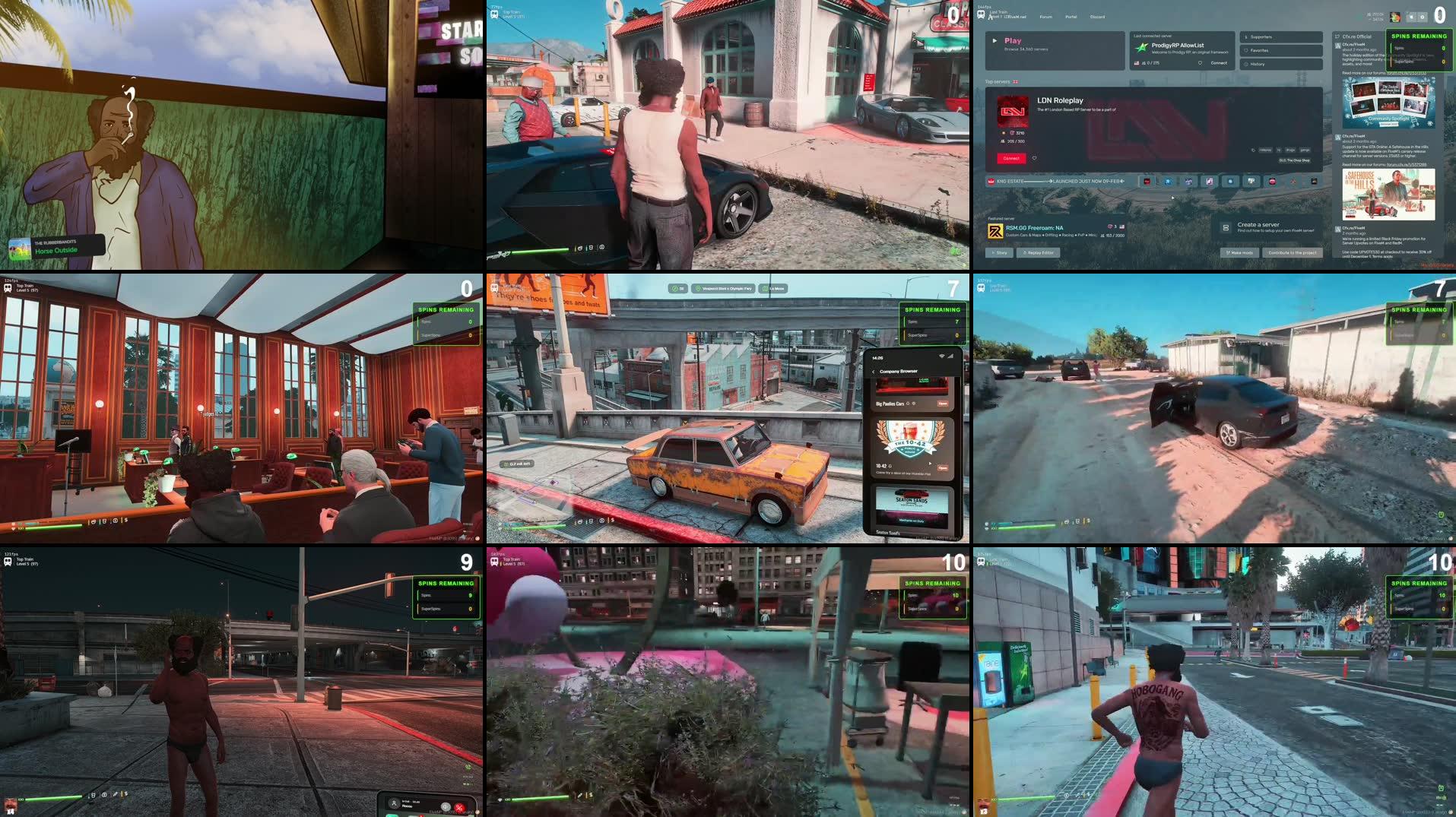Click the money $ icon in the bottom HUD
Screen dimensions: 1456x817
click(613, 521)
